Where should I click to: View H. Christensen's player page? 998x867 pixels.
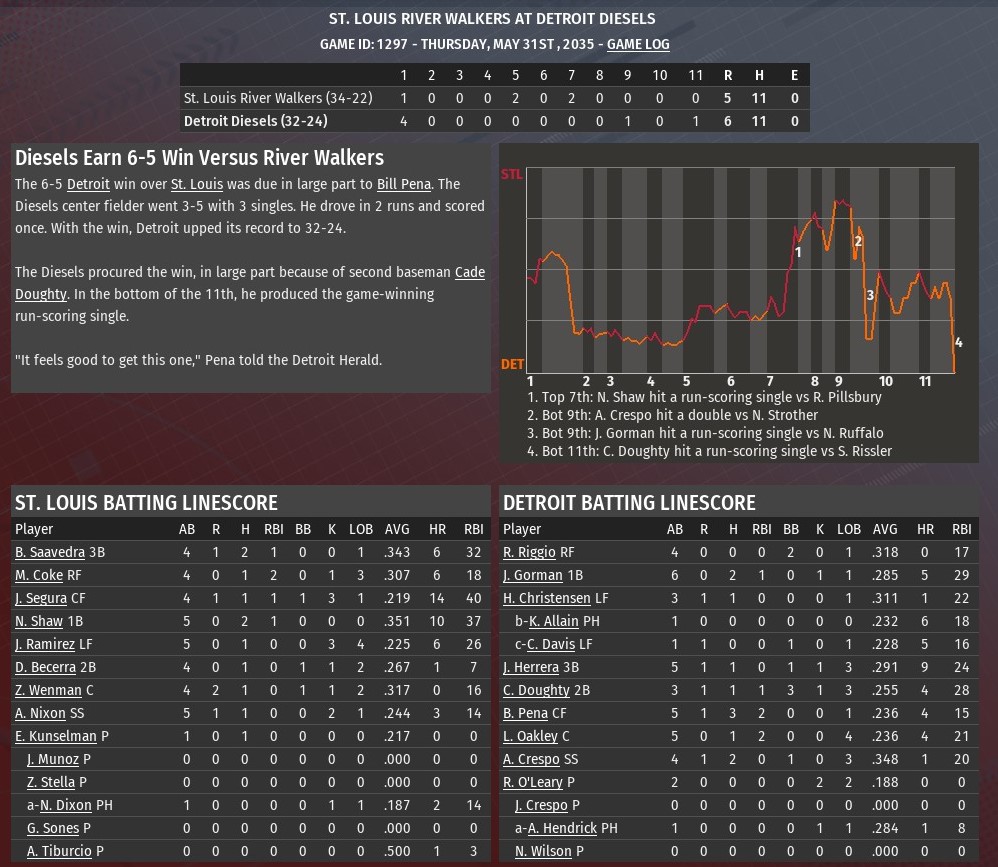tap(546, 598)
